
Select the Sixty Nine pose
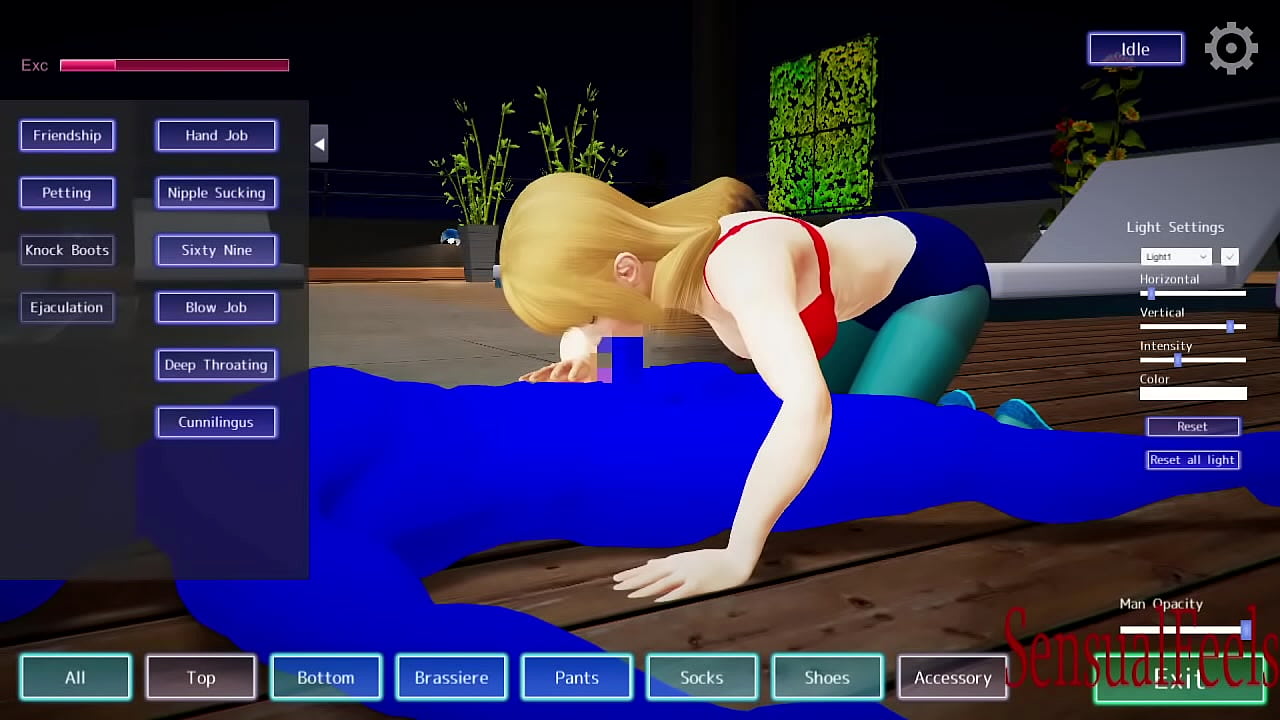point(216,250)
